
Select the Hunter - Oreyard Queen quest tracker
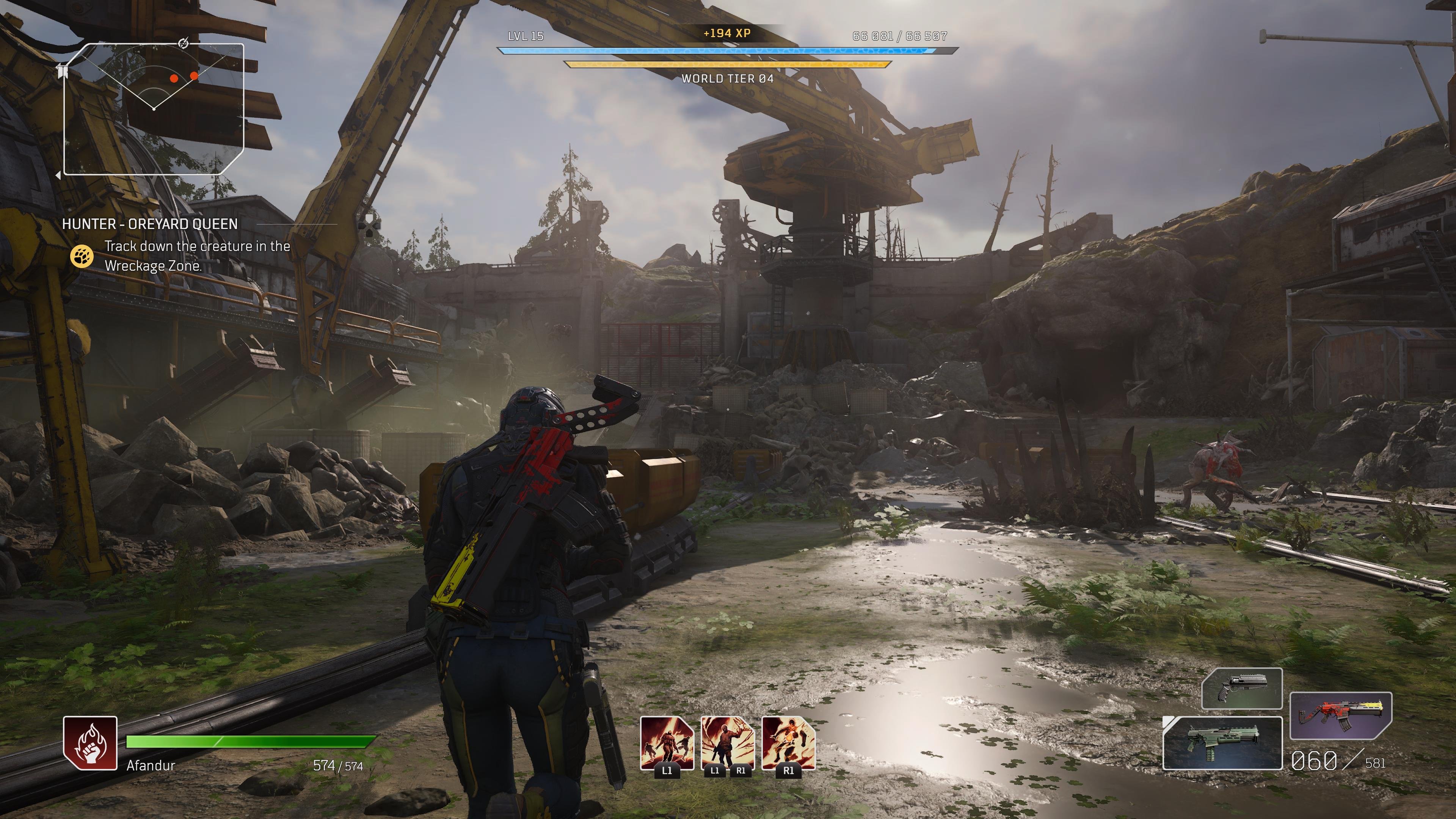150,224
